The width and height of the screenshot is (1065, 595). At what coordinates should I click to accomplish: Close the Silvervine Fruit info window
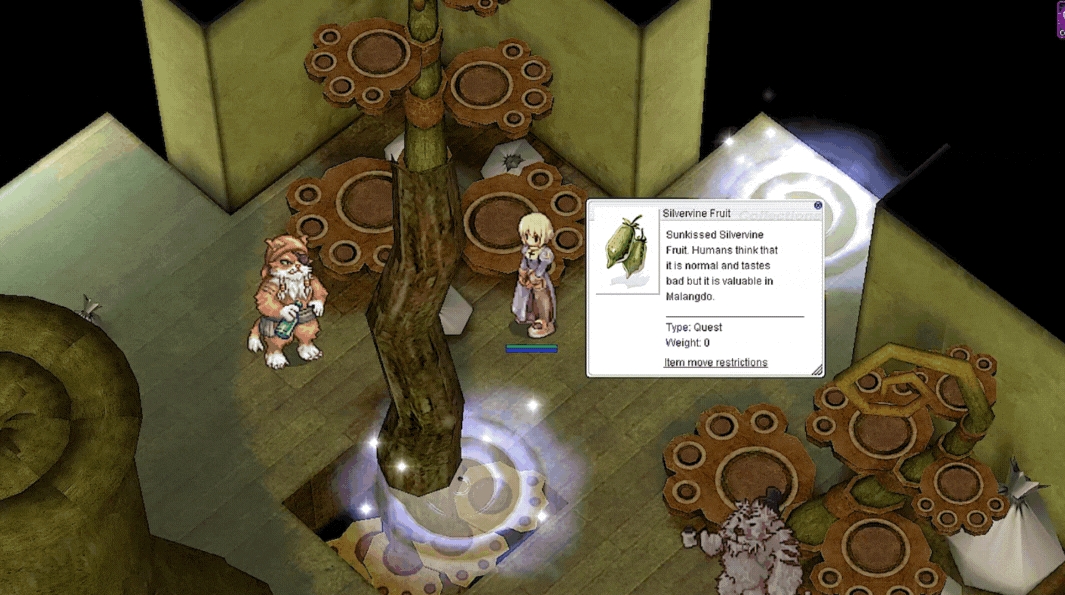818,206
